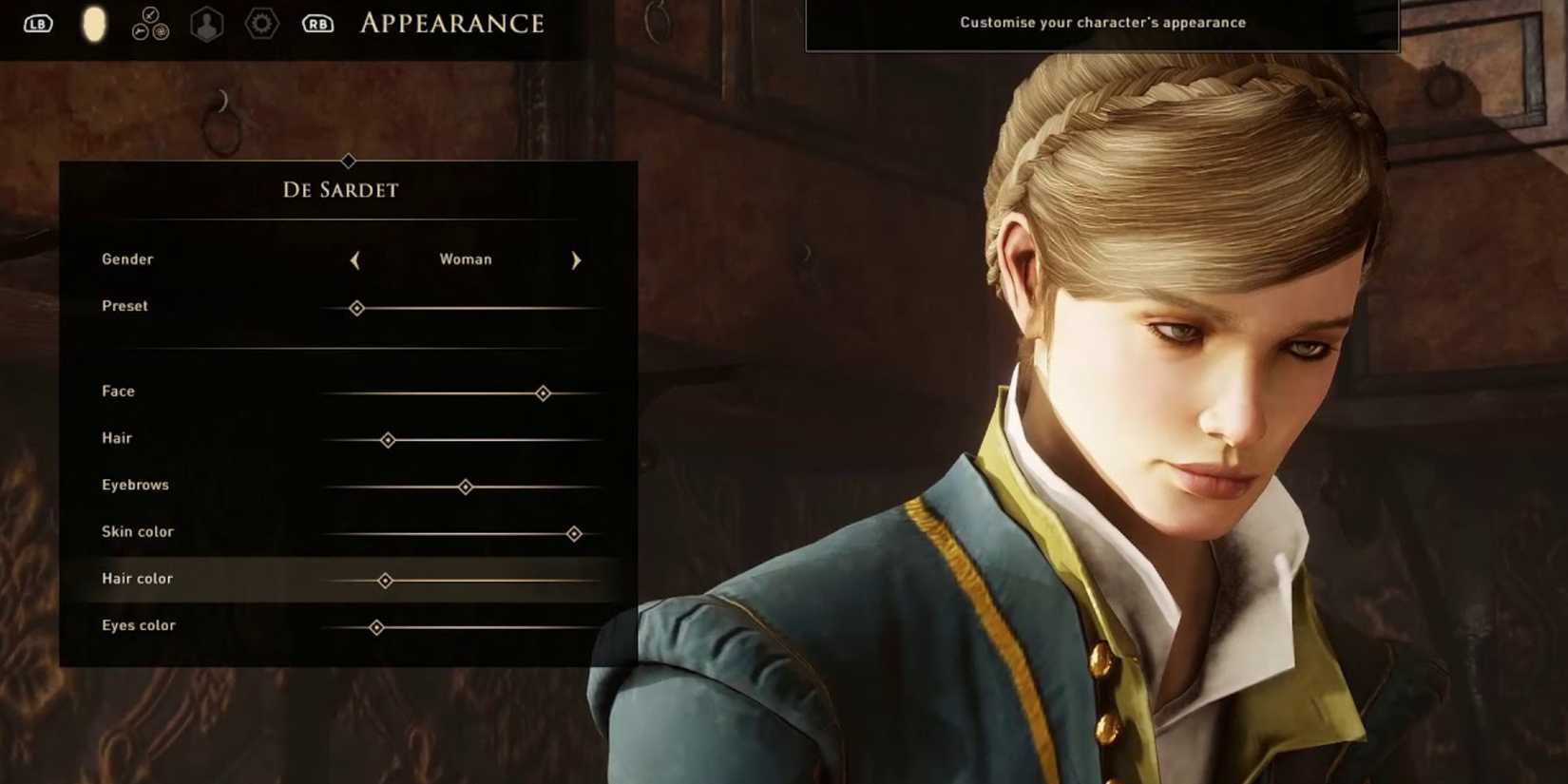This screenshot has height=784, width=1568.
Task: Move the Preset slider handle
Action: pyautogui.click(x=357, y=309)
